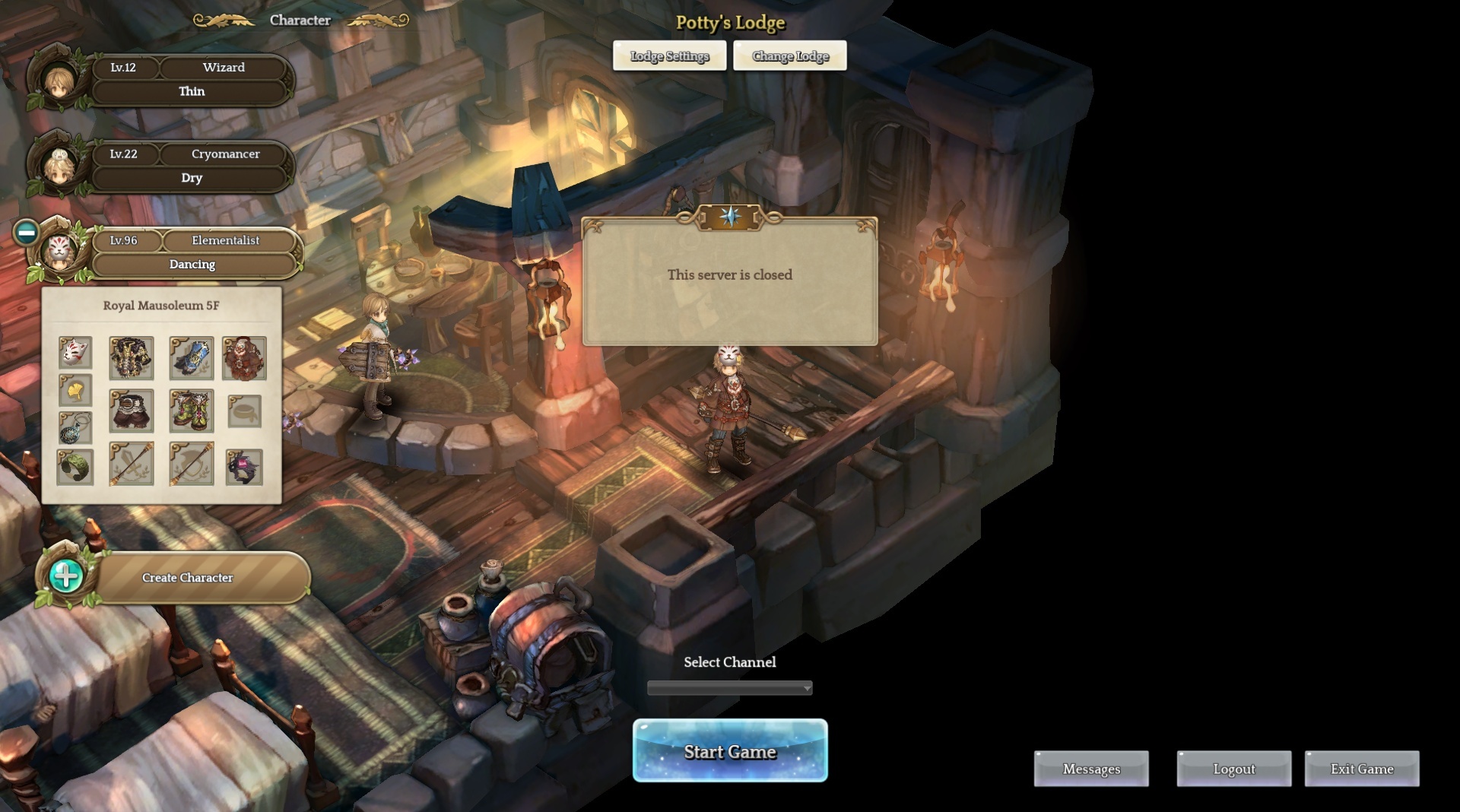Select the Lv.12 Wizard character Thin
This screenshot has height=812, width=1460.
coord(190,80)
